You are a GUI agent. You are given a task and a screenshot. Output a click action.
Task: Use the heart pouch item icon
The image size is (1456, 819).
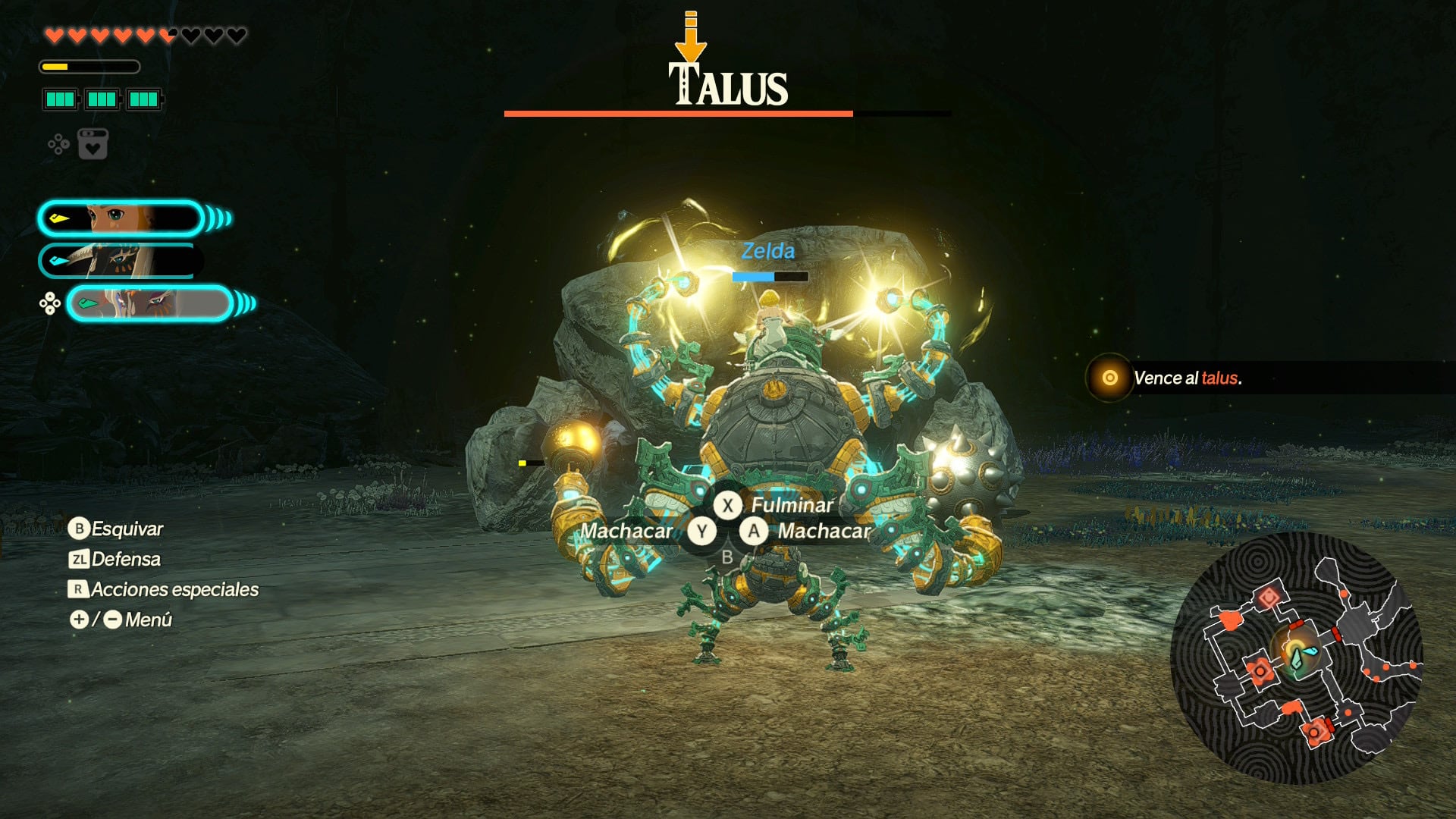tap(93, 144)
